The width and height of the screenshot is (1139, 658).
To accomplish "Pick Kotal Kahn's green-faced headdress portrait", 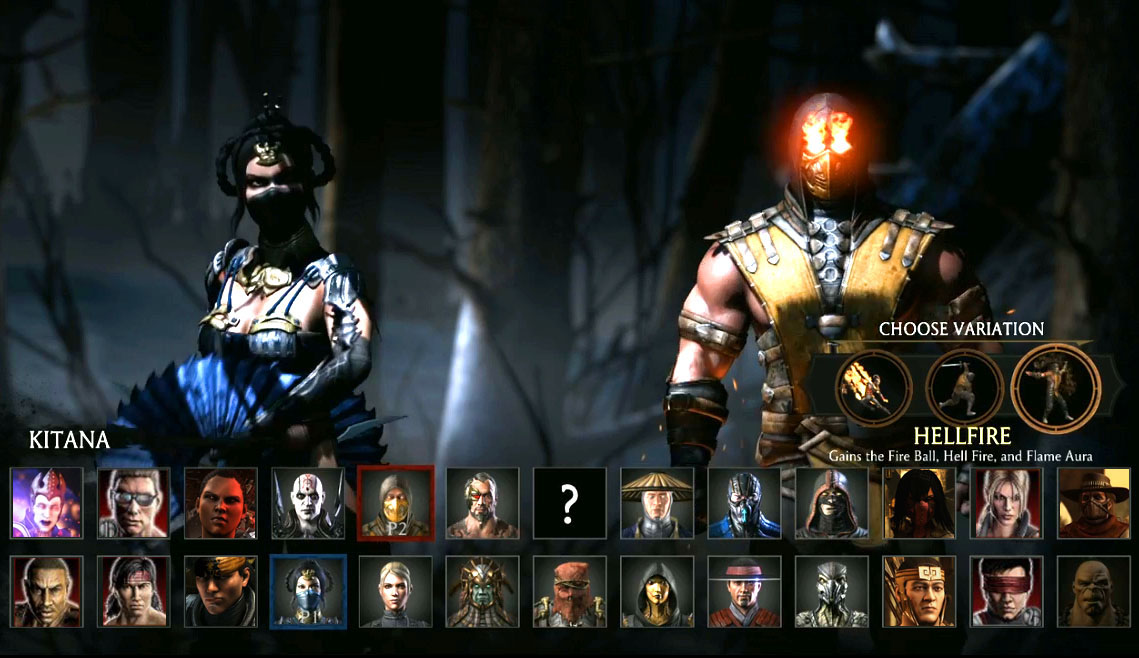I will [x=482, y=591].
